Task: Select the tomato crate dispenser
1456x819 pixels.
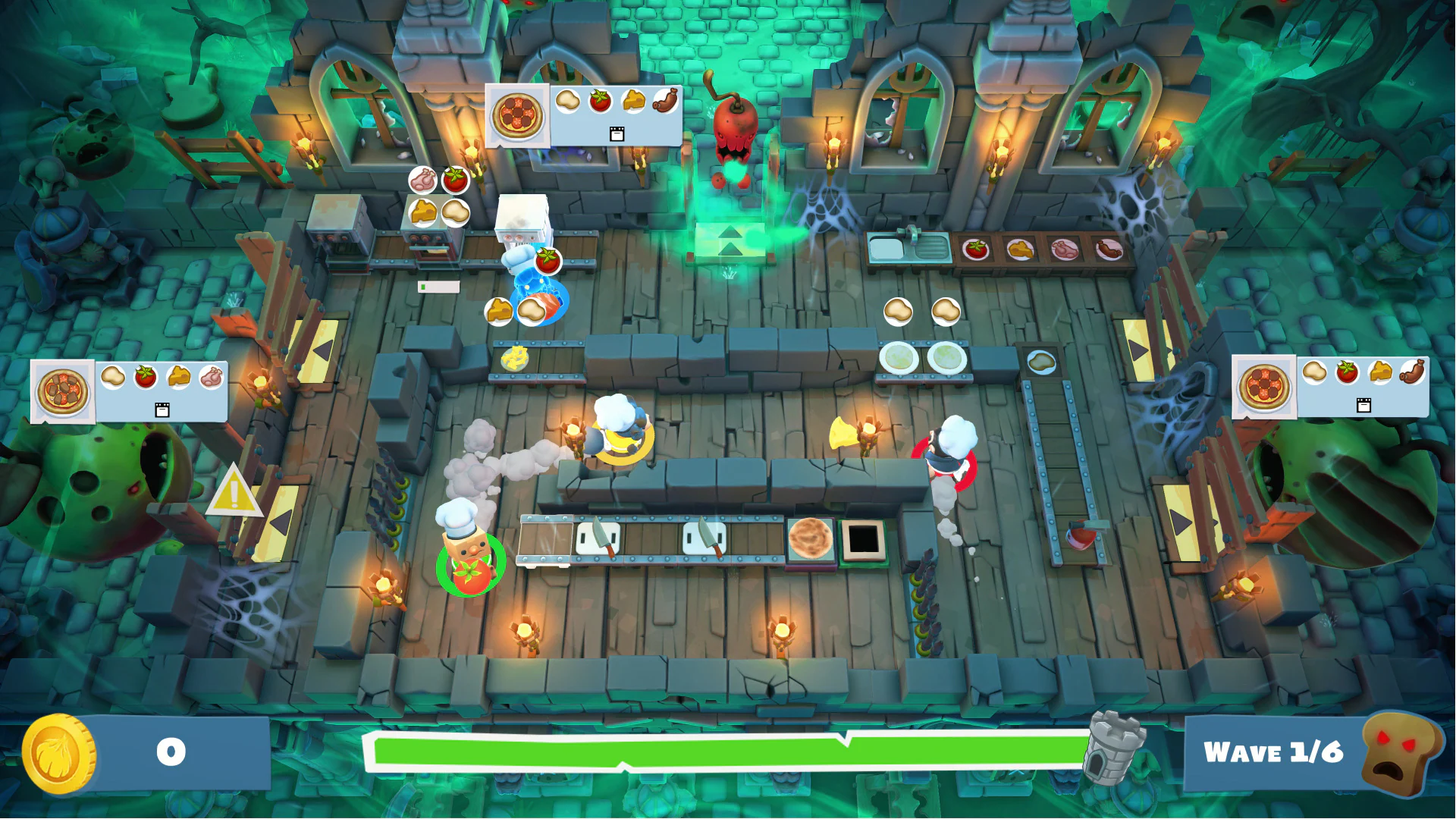Action: click(x=977, y=249)
